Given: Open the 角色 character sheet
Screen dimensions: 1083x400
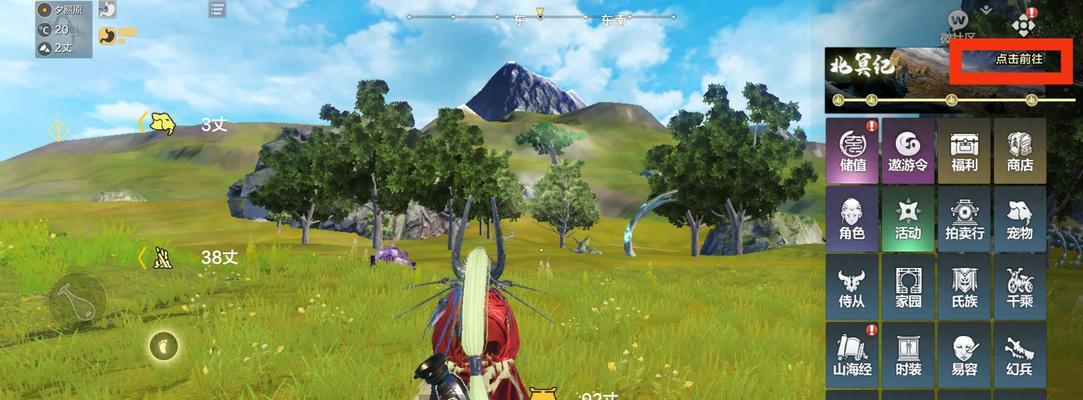Looking at the screenshot, I should click(x=853, y=219).
